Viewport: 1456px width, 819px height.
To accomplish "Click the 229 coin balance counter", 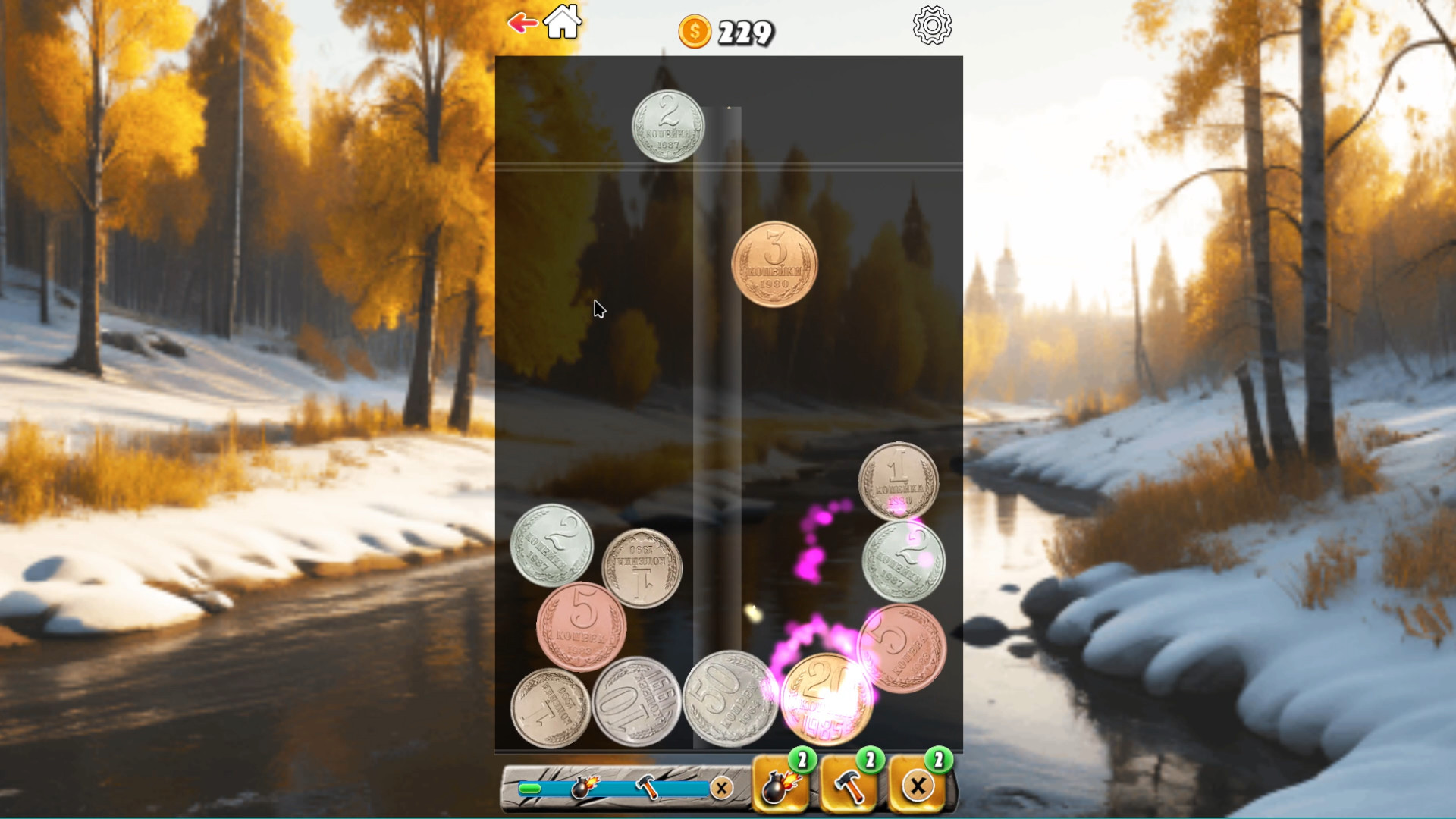I will tap(745, 32).
